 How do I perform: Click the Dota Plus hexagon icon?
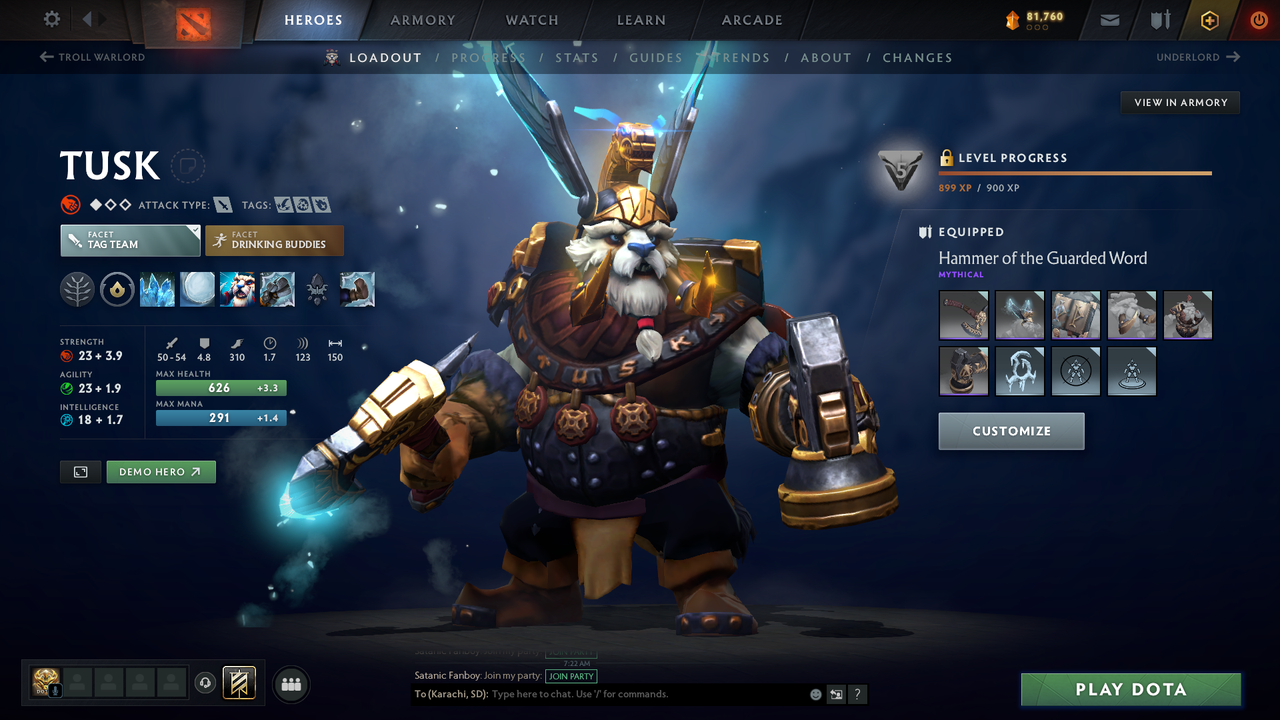pyautogui.click(x=1209, y=19)
